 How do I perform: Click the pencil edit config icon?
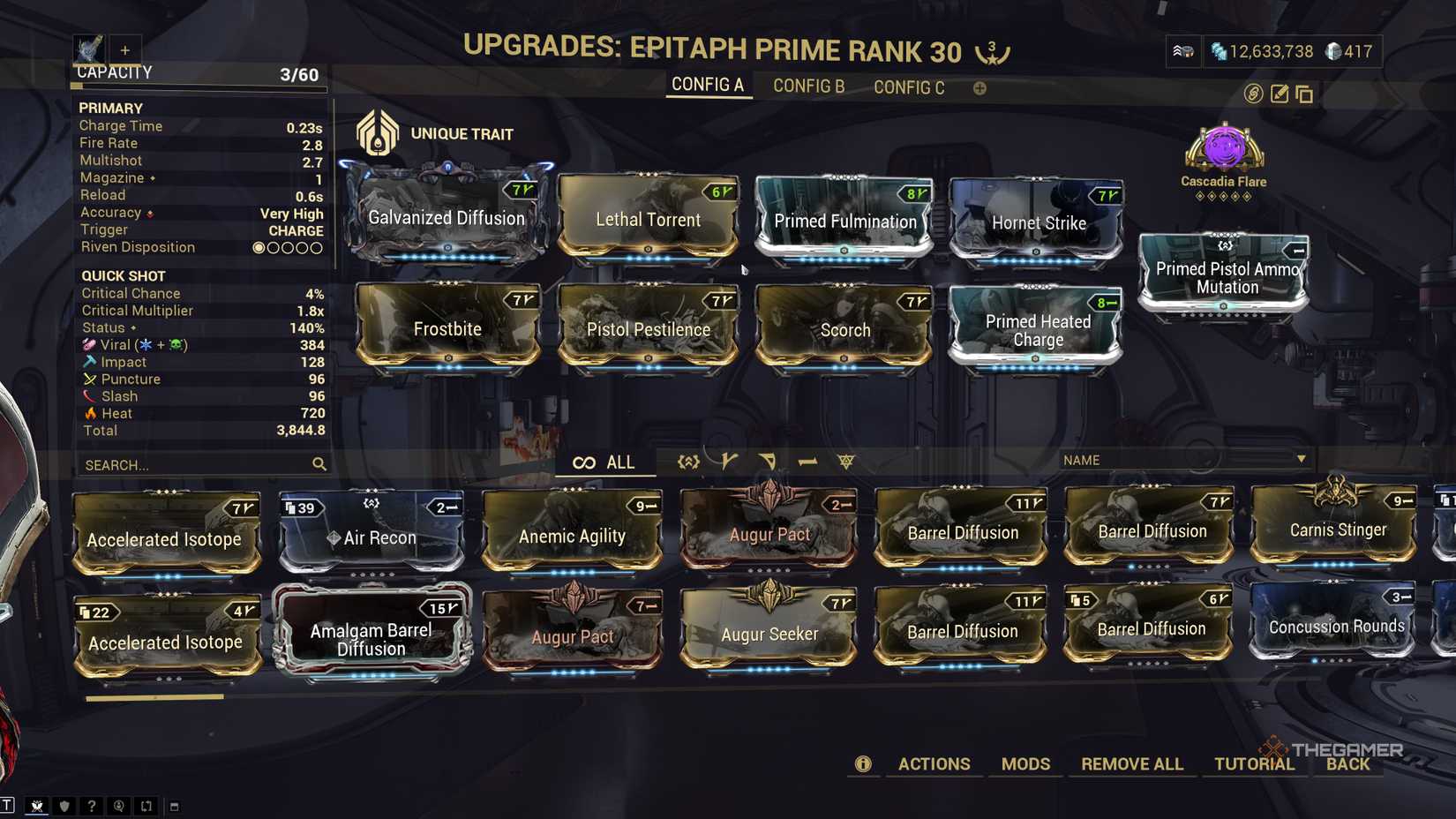pos(1279,94)
